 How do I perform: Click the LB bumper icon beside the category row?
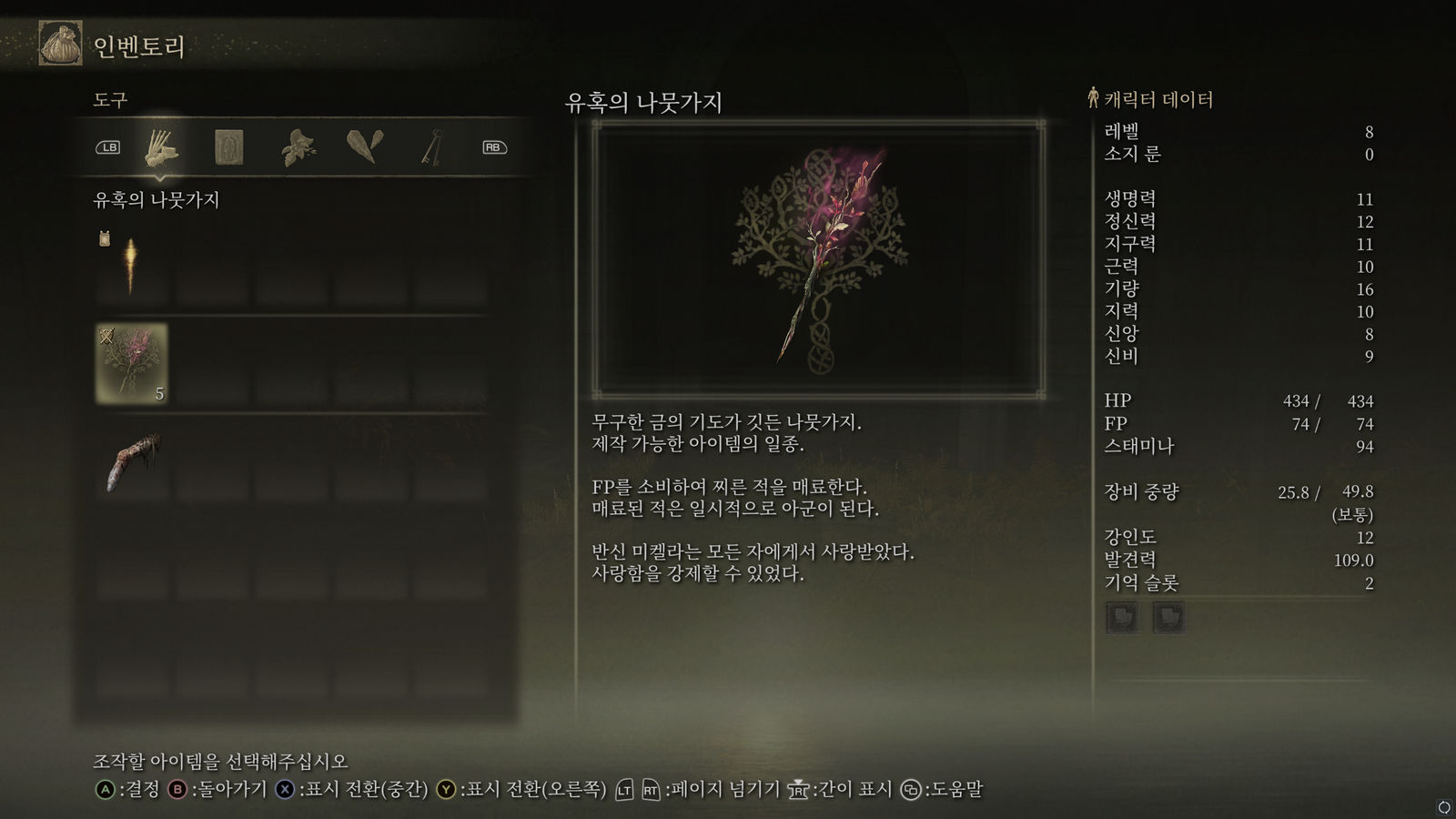[x=108, y=147]
